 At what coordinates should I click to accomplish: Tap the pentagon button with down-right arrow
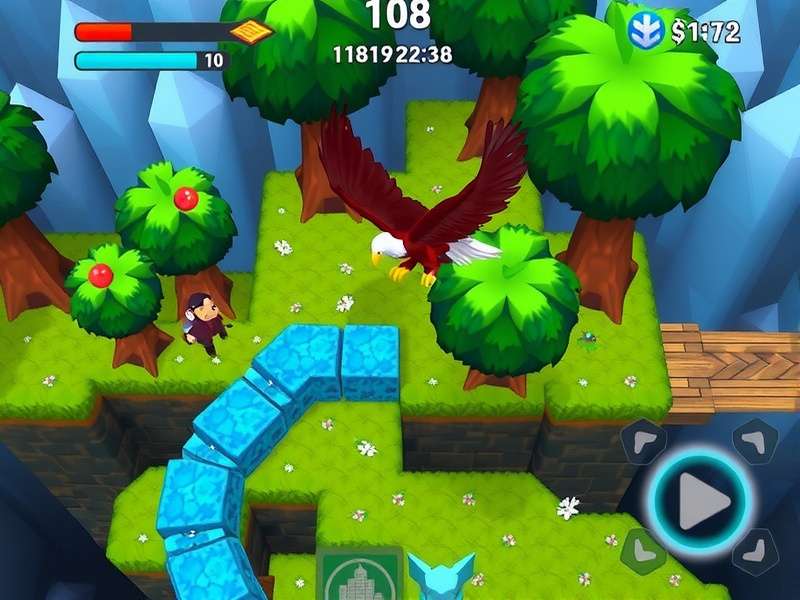click(x=755, y=552)
